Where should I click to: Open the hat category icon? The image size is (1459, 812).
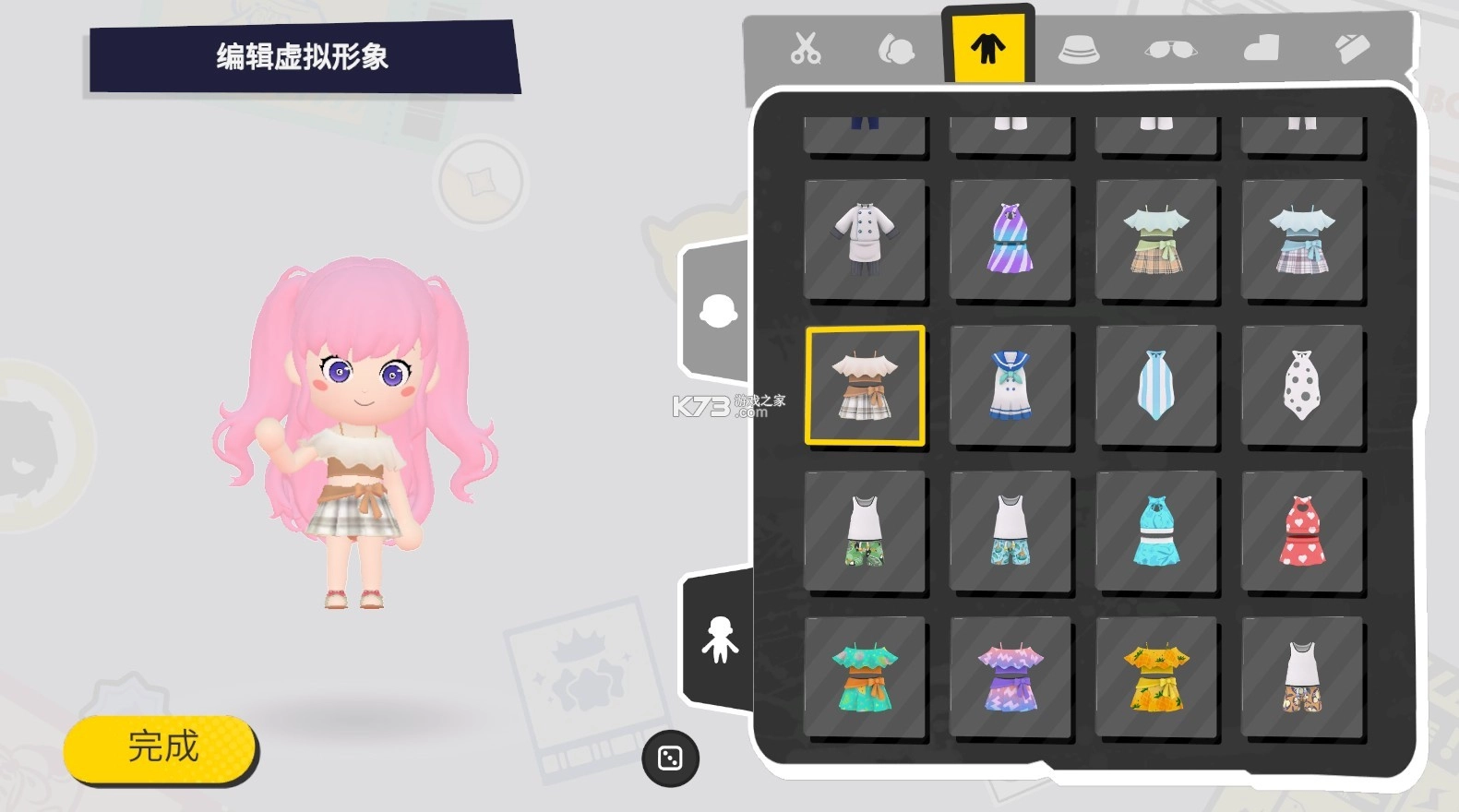point(1080,51)
